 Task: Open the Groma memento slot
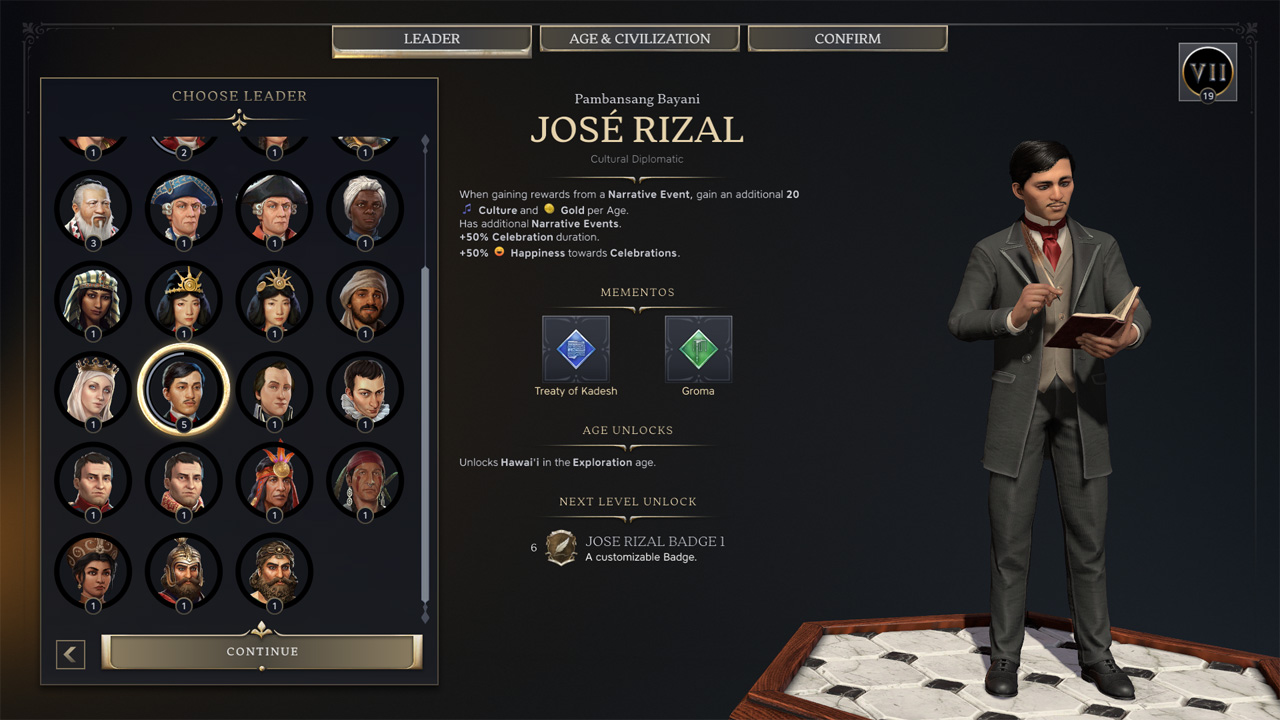[698, 349]
